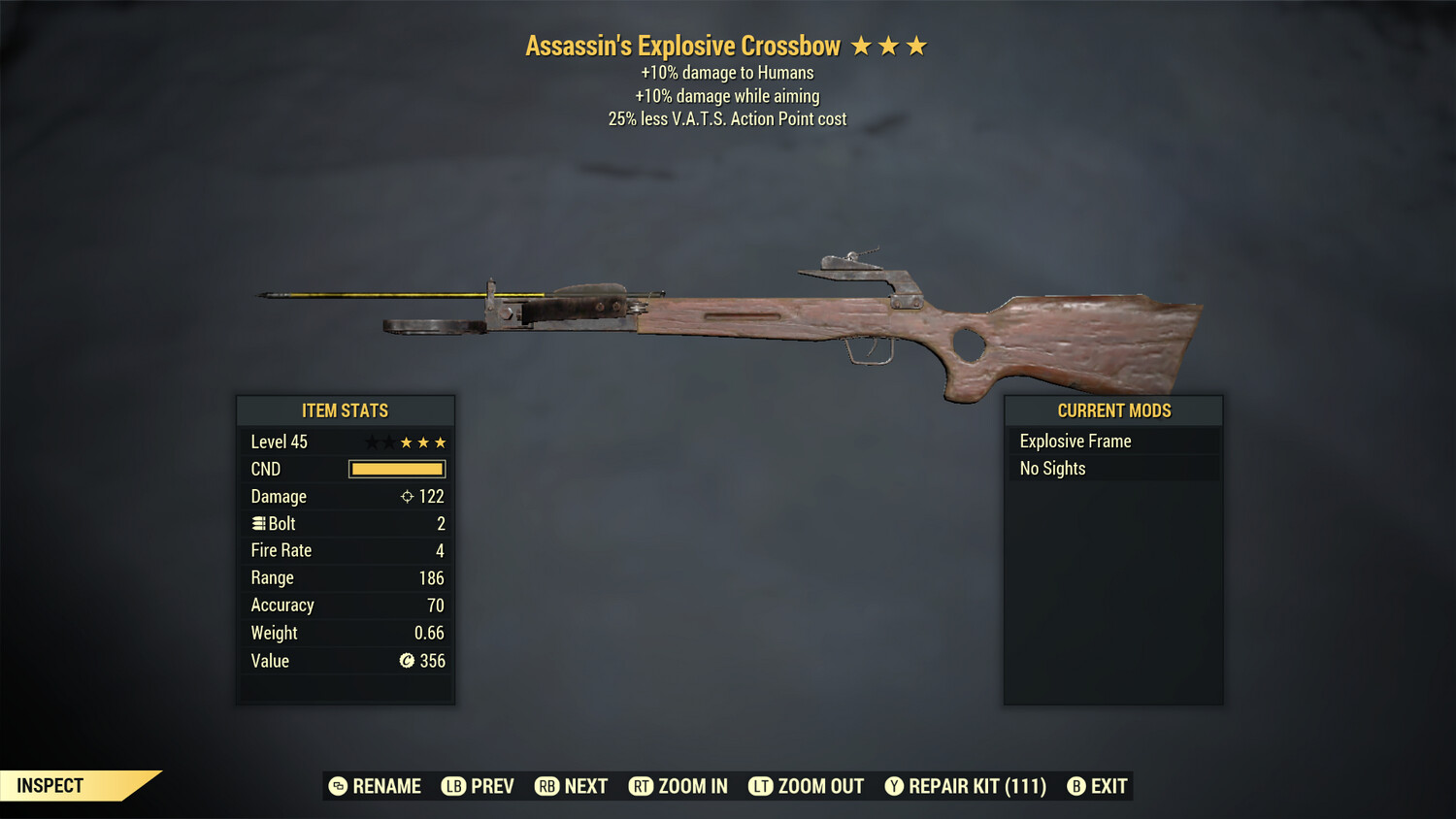The width and height of the screenshot is (1456, 819).
Task: Open the CURRENT MODS panel header
Action: point(1112,410)
